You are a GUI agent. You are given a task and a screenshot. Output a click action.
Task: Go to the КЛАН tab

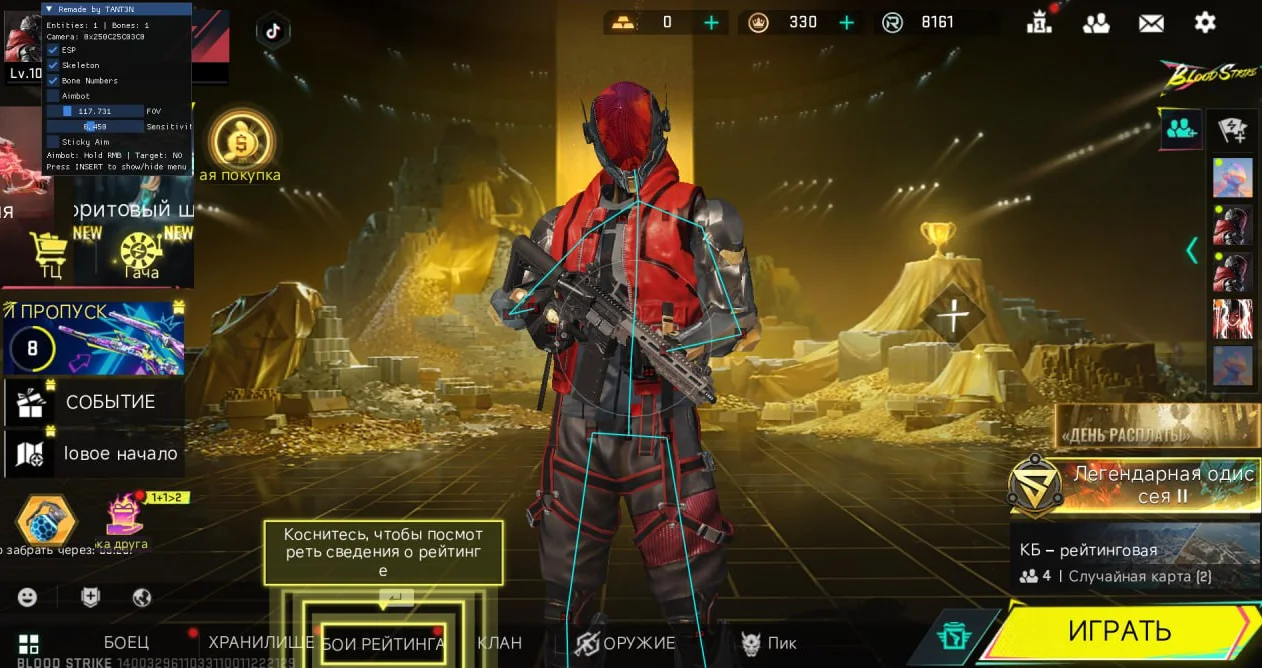pyautogui.click(x=499, y=643)
